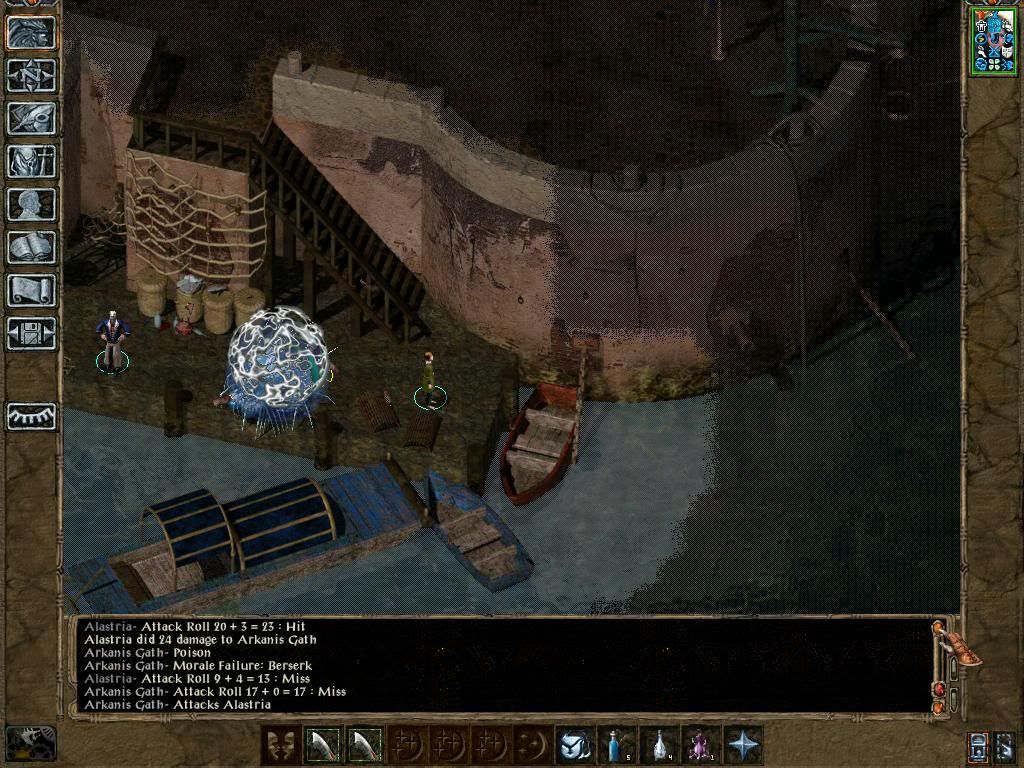Open the mage spellbook
Viewport: 1024px width, 768px height.
(x=31, y=248)
